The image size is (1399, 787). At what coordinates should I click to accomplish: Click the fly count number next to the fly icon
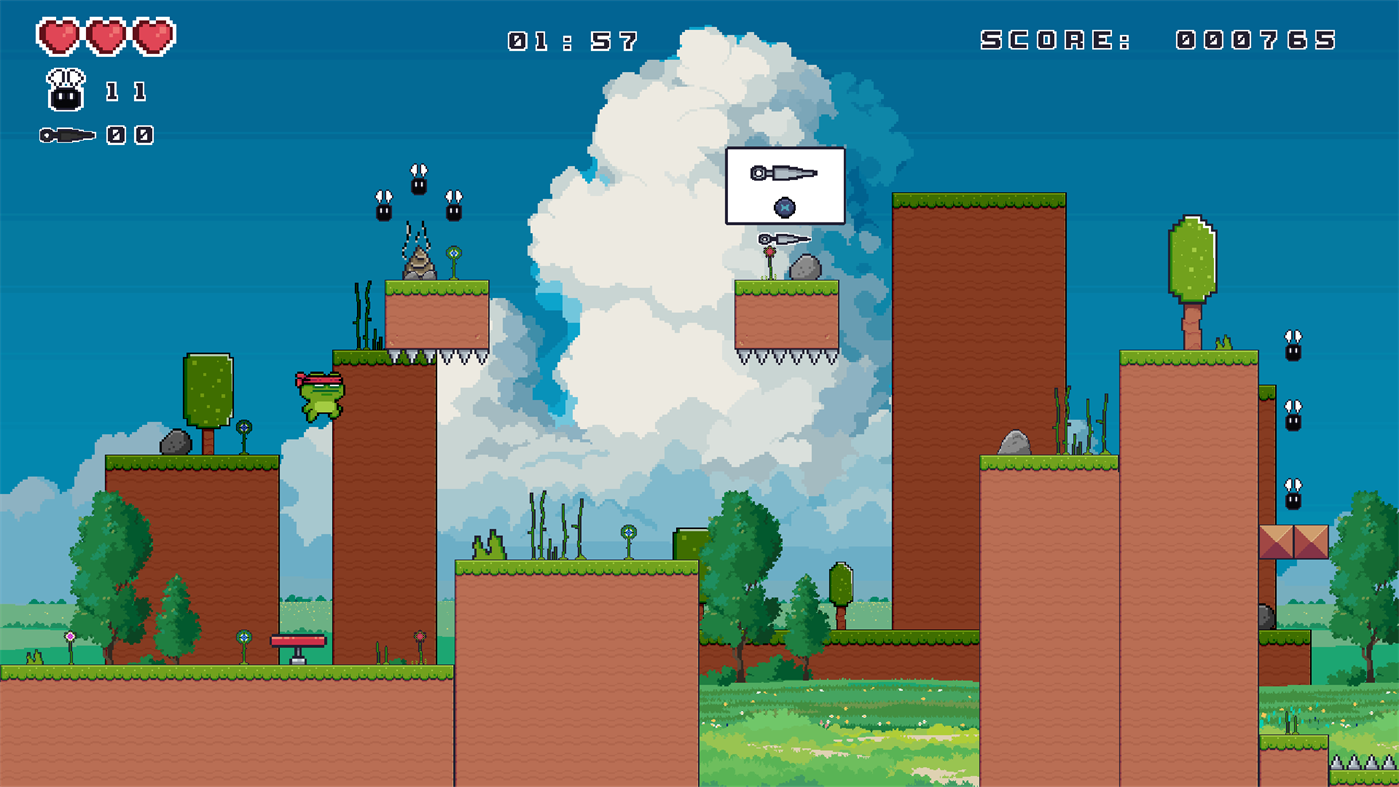[x=126, y=92]
